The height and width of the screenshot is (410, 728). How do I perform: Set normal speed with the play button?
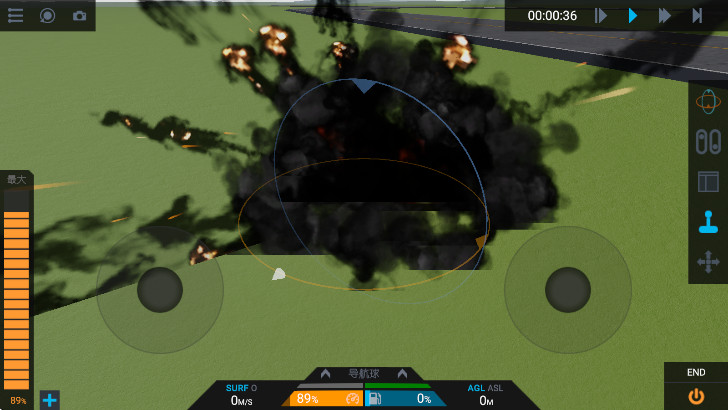click(x=633, y=16)
